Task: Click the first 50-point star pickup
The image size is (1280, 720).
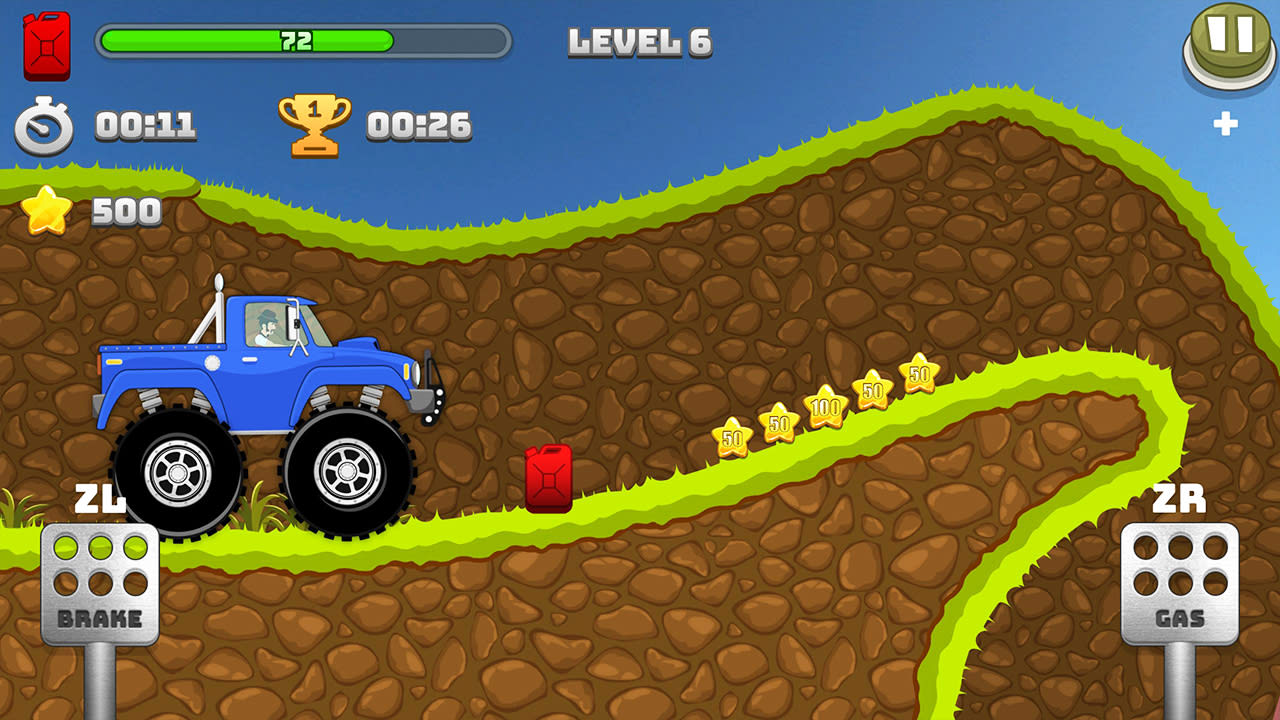Action: [729, 437]
